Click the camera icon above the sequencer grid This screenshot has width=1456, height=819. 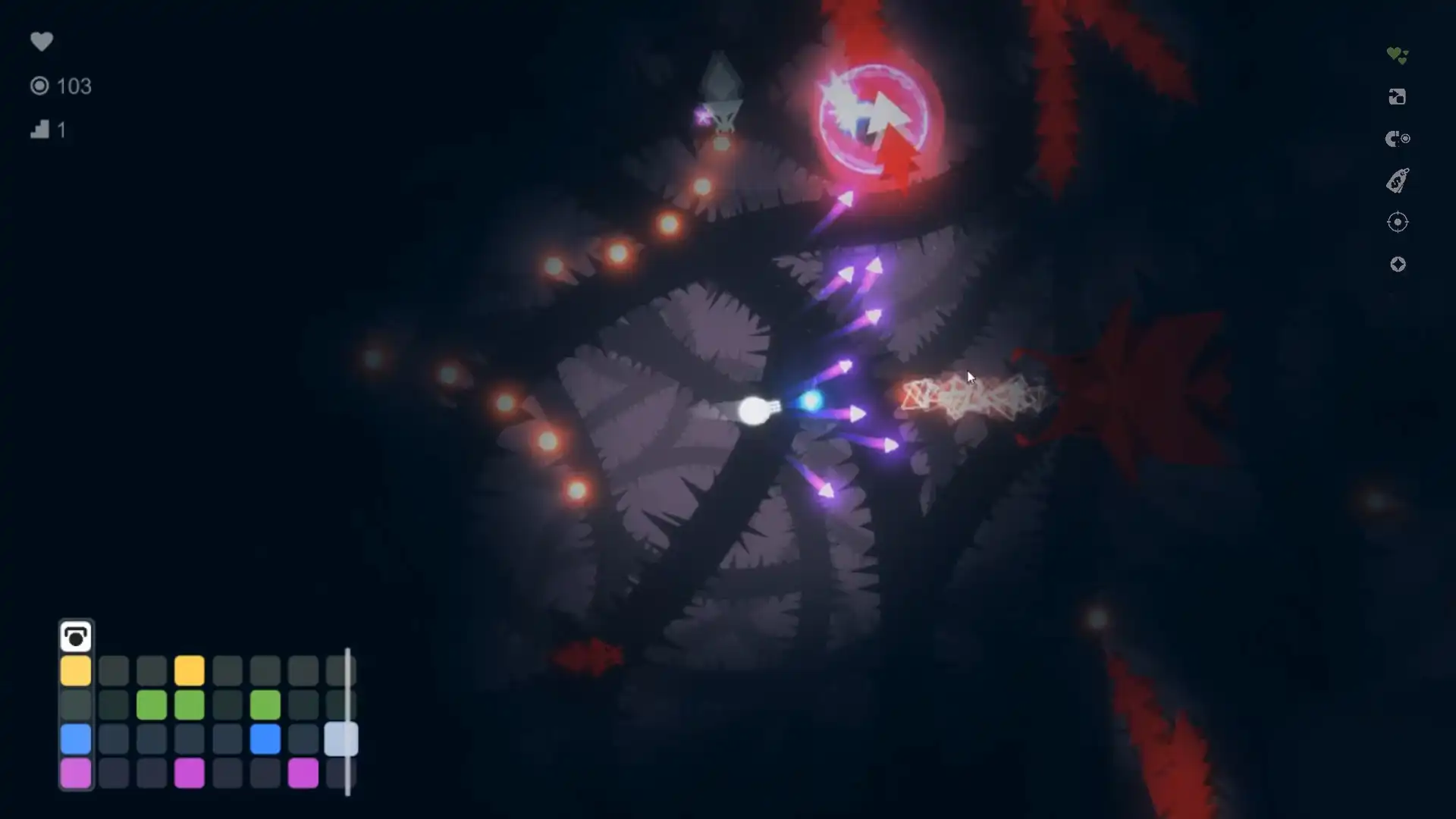coord(77,637)
